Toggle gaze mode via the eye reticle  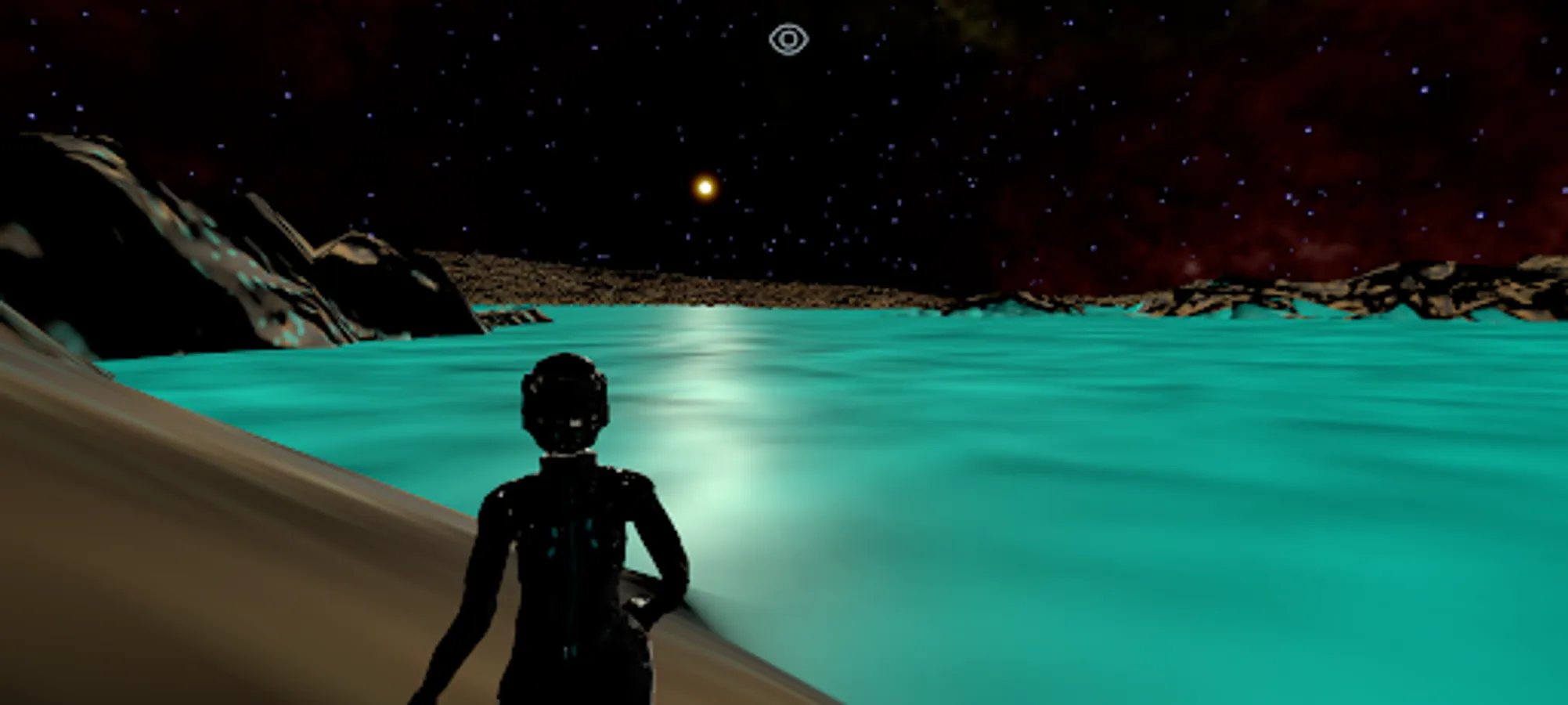tap(790, 37)
